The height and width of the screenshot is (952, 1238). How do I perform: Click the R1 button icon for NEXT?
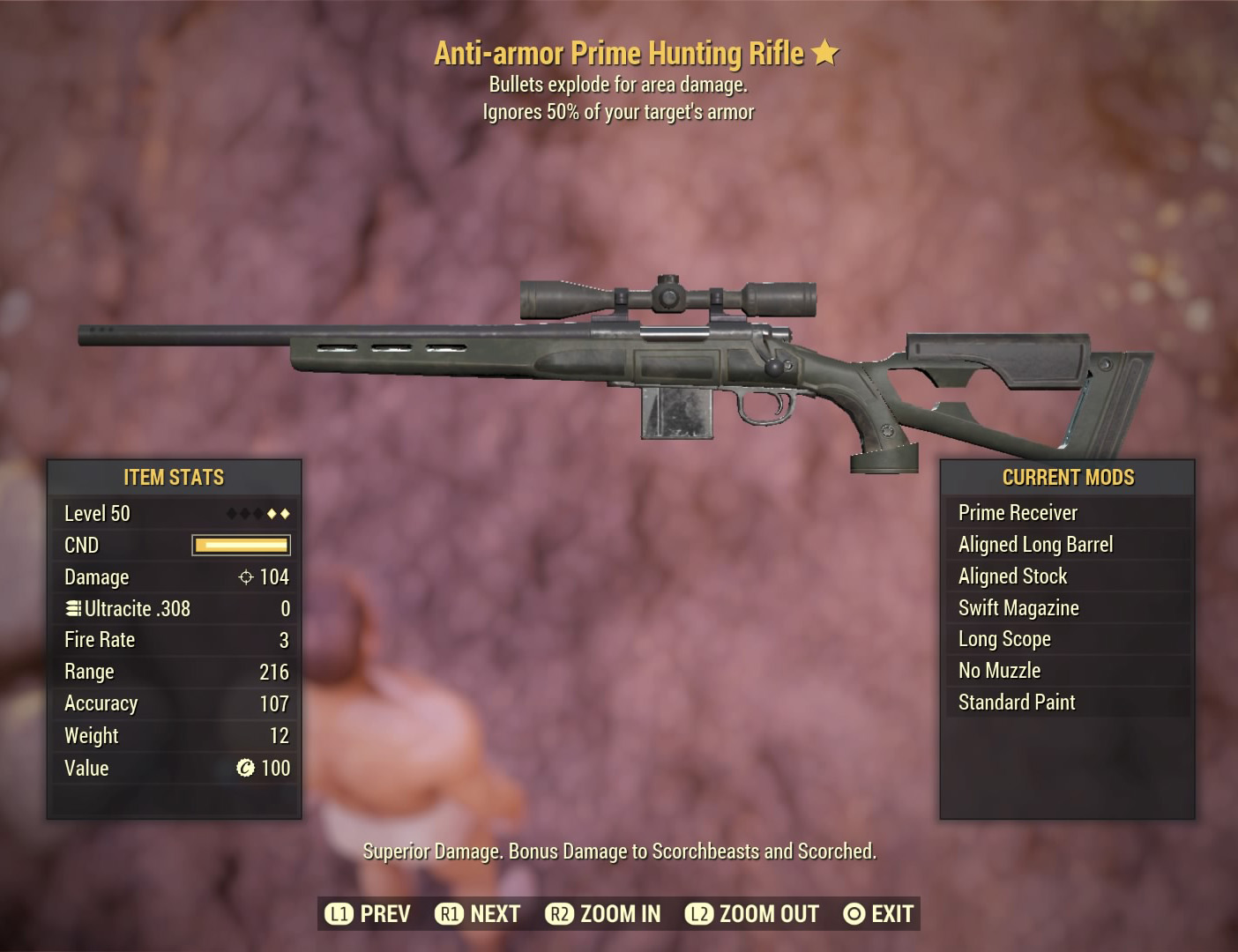tap(451, 914)
